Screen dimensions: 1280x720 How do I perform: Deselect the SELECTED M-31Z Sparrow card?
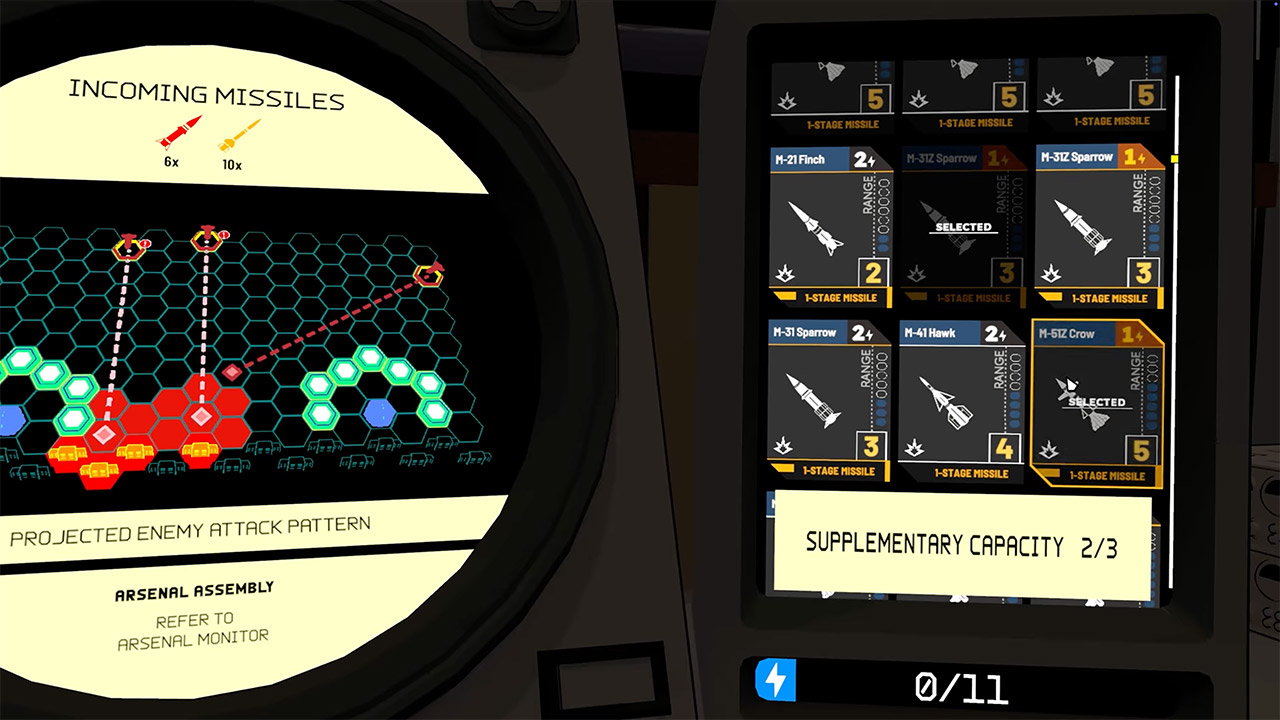962,227
